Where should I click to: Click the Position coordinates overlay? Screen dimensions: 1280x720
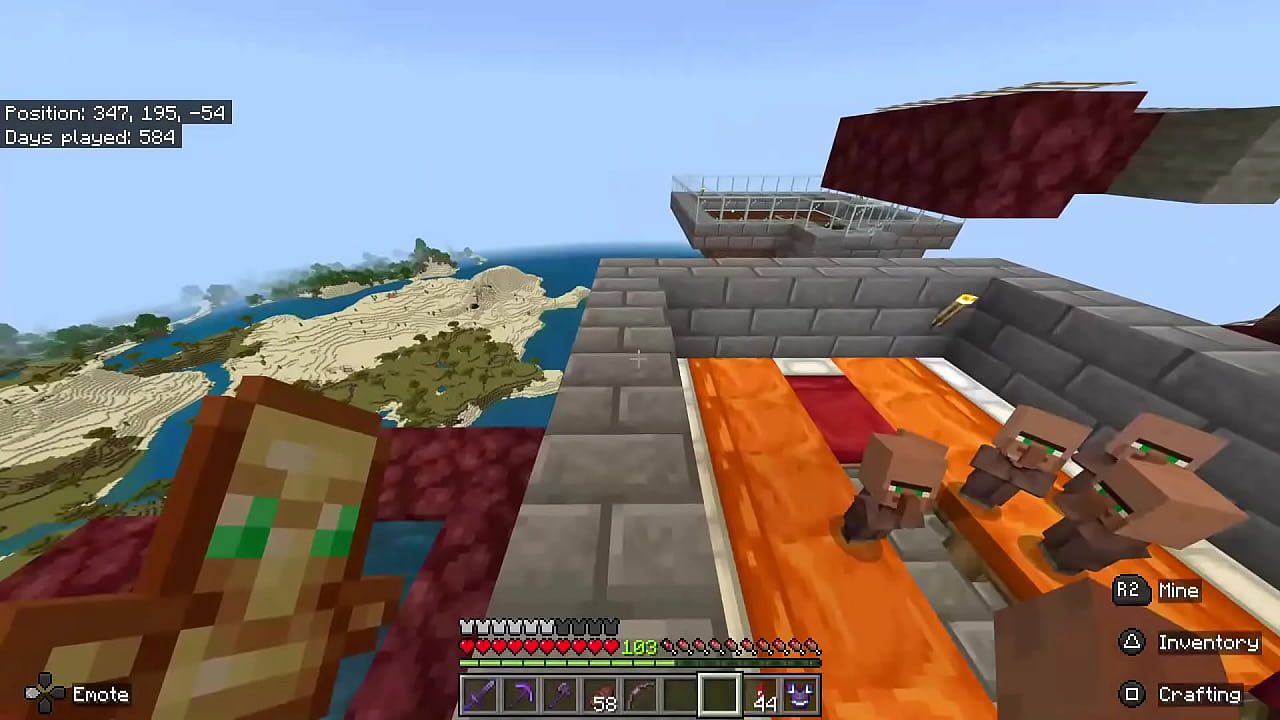[x=116, y=113]
